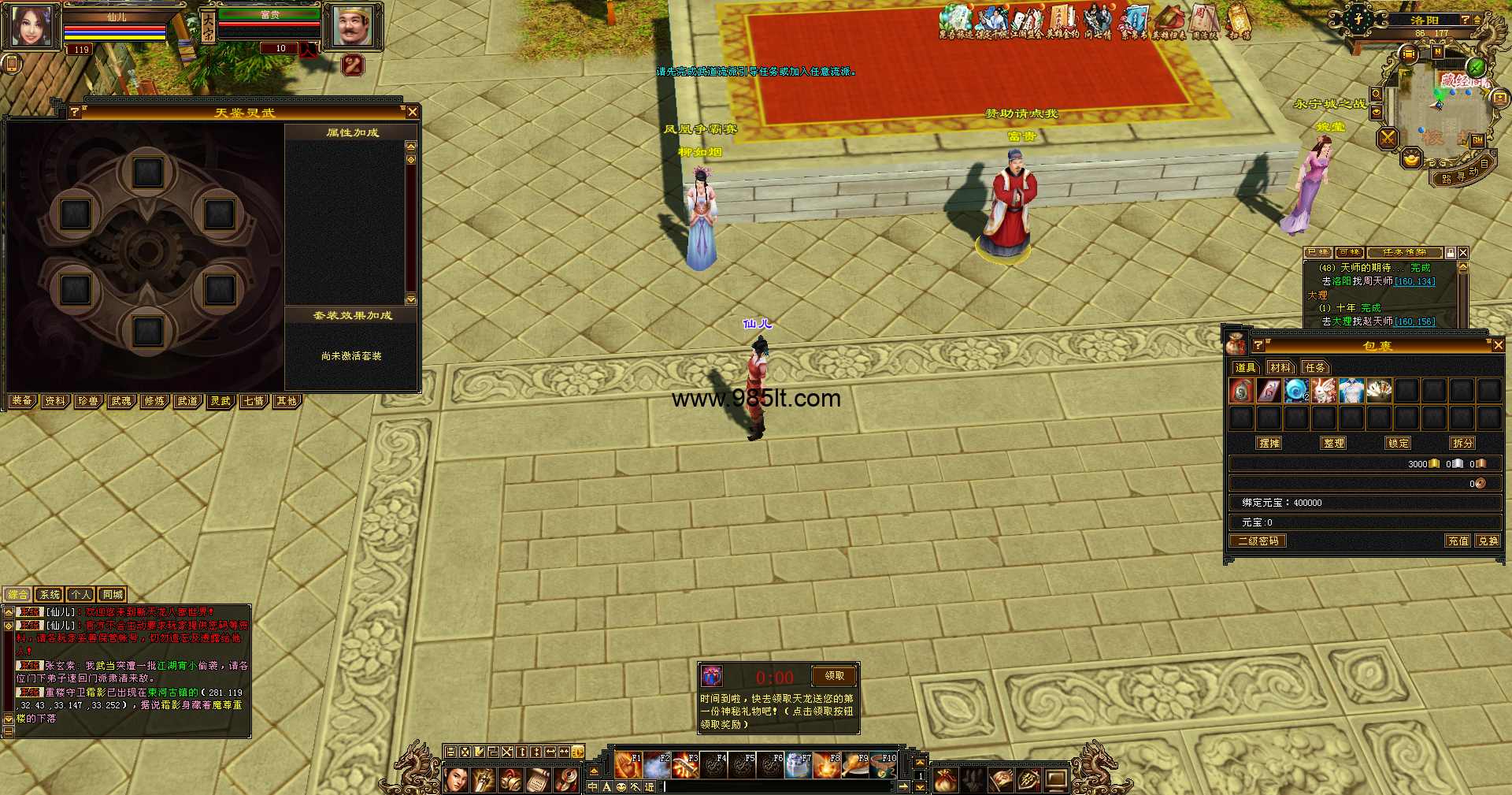Image resolution: width=1512 pixels, height=795 pixels.
Task: Open the 任务 tab in the bag
Action: click(x=1315, y=368)
